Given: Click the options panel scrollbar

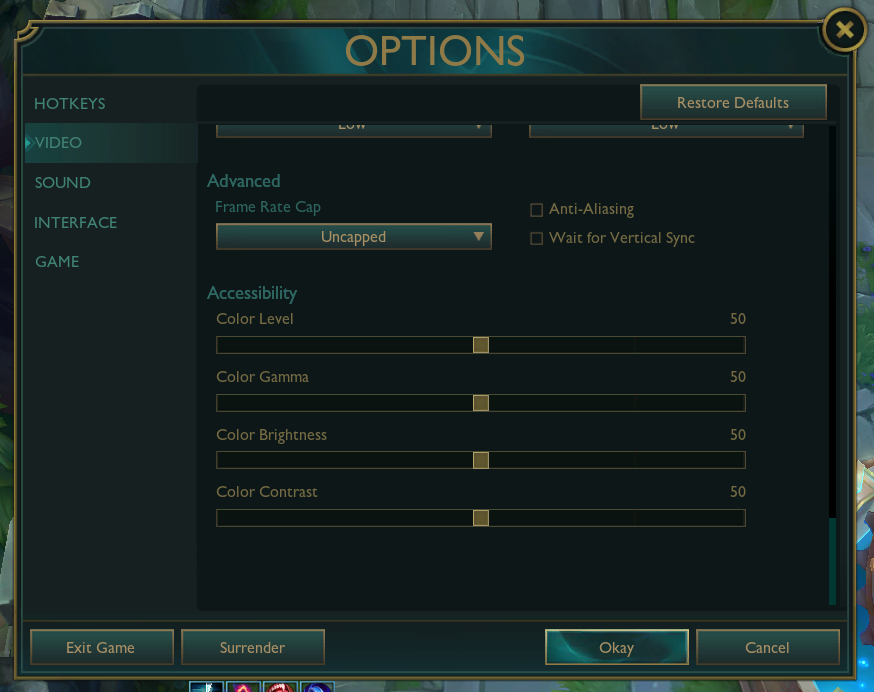Looking at the screenshot, I should [x=832, y=561].
